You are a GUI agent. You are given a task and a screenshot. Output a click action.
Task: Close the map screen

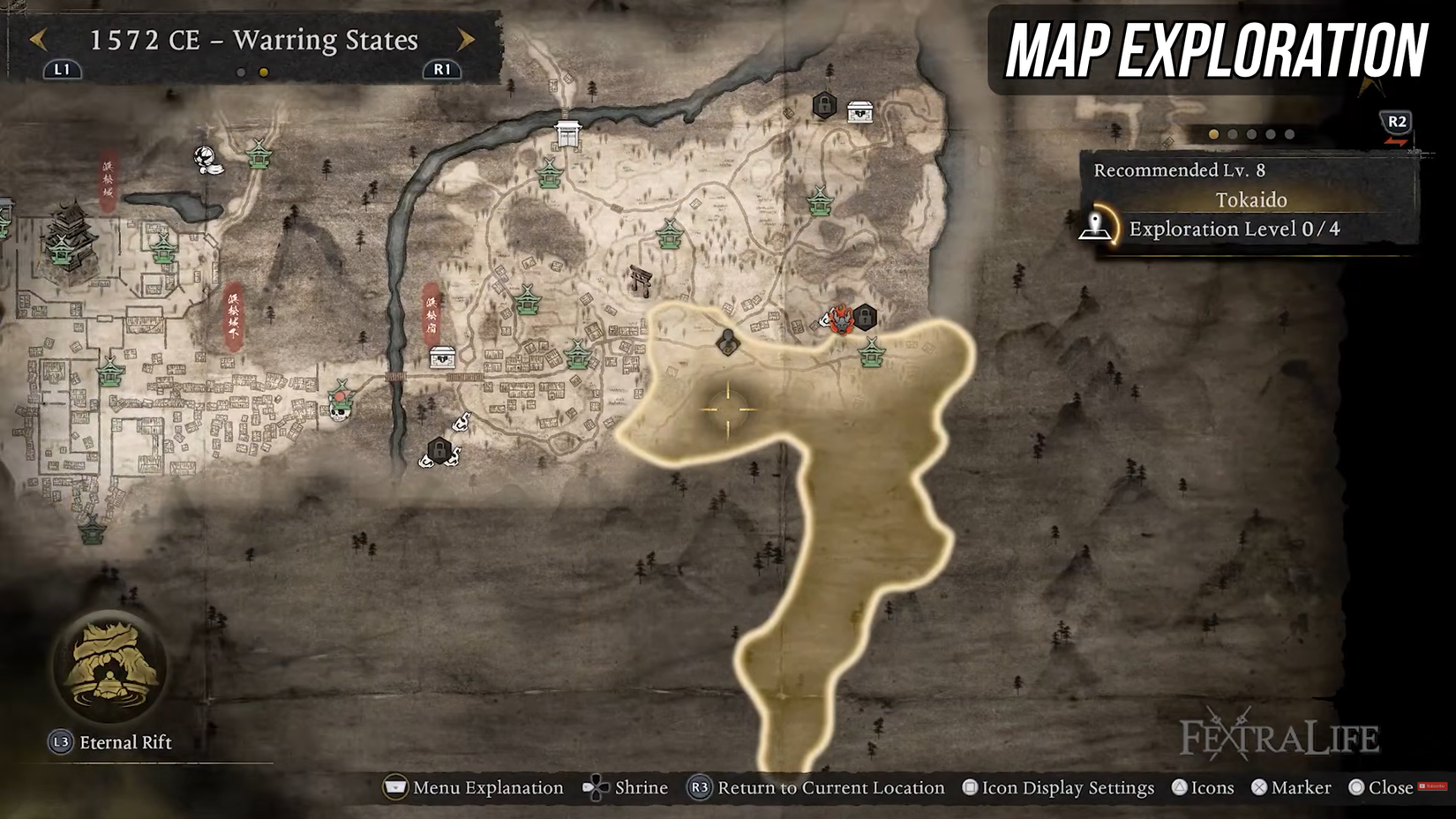click(x=1380, y=787)
